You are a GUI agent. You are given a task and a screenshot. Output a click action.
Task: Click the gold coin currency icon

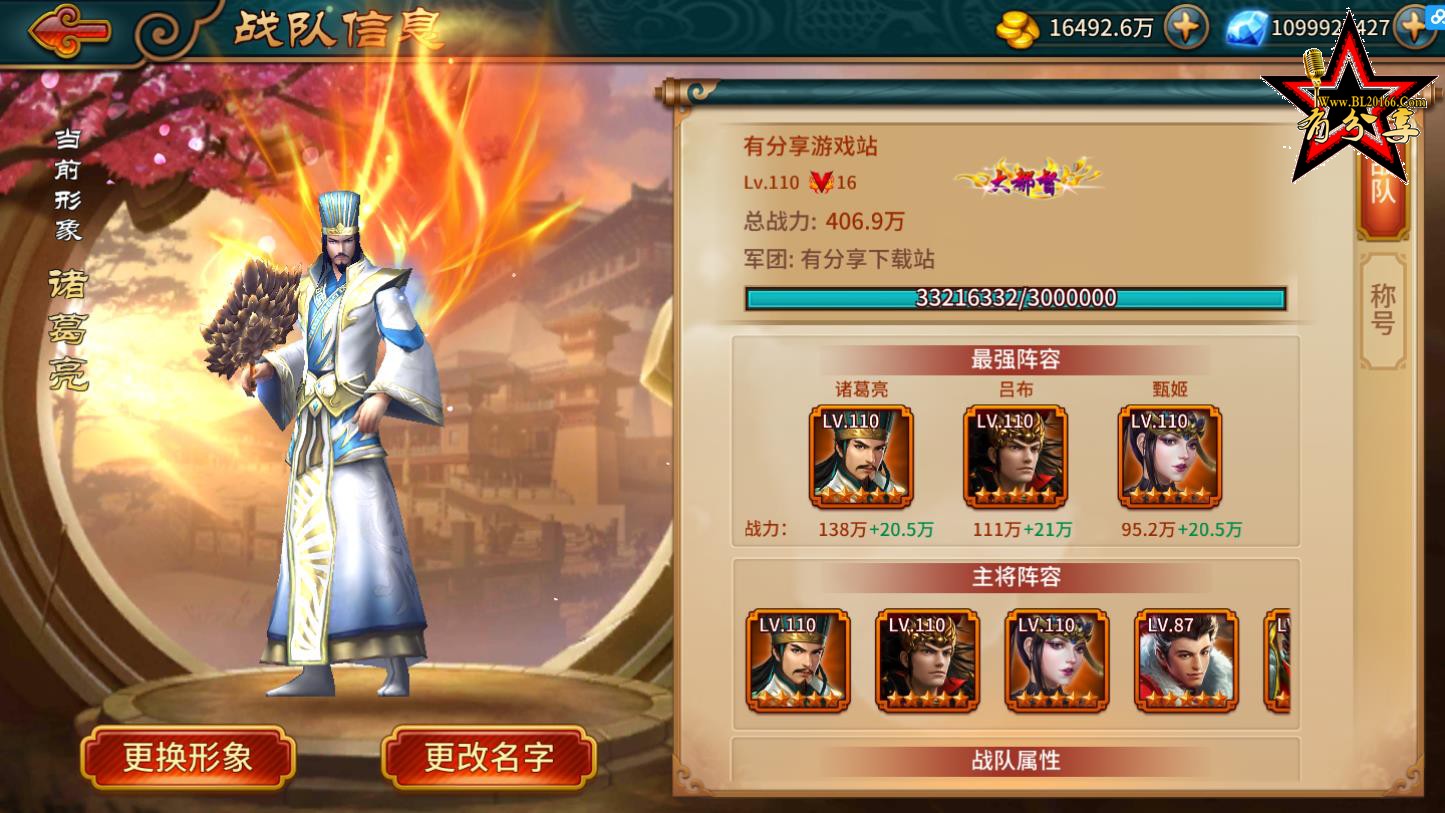pos(1016,29)
